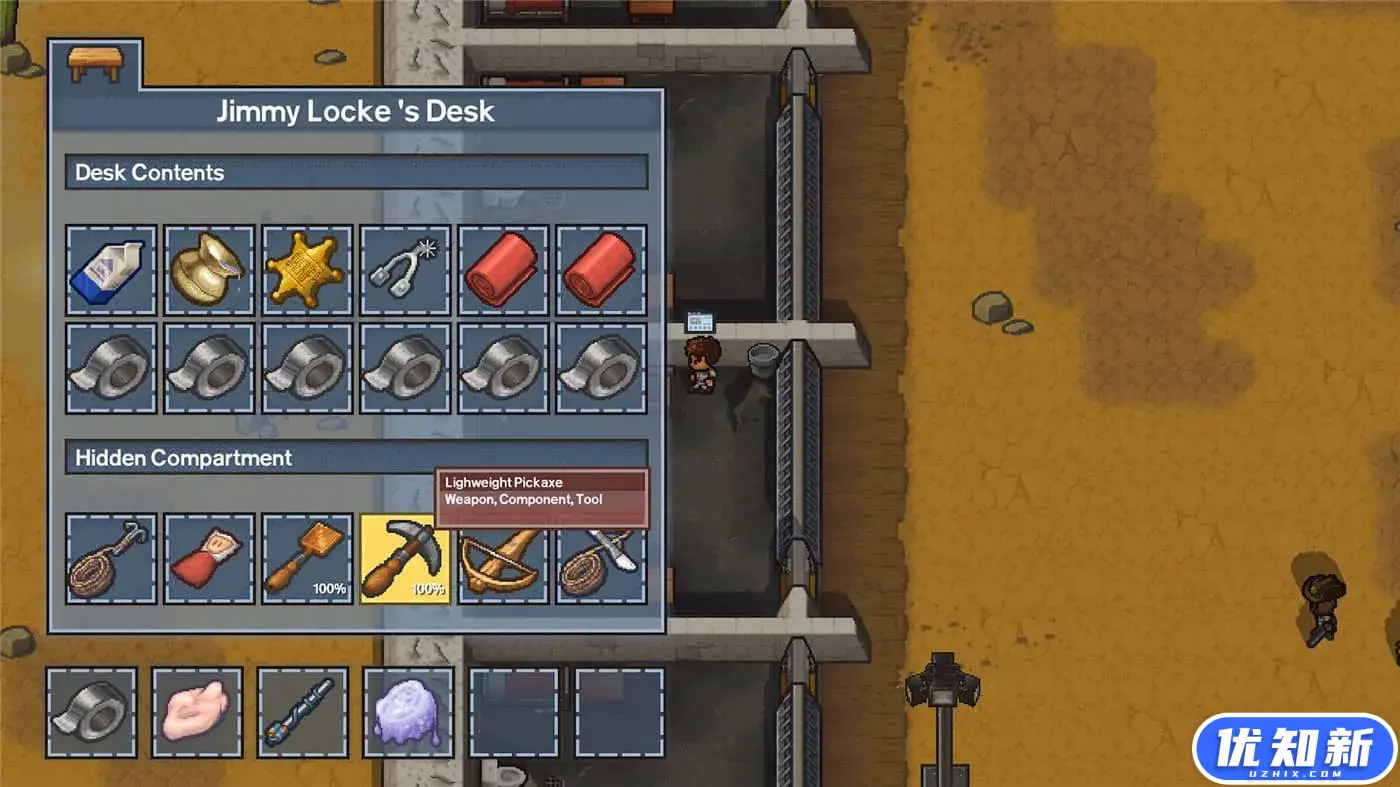Select the purple goo hotbar item
The image size is (1400, 787).
point(408,712)
